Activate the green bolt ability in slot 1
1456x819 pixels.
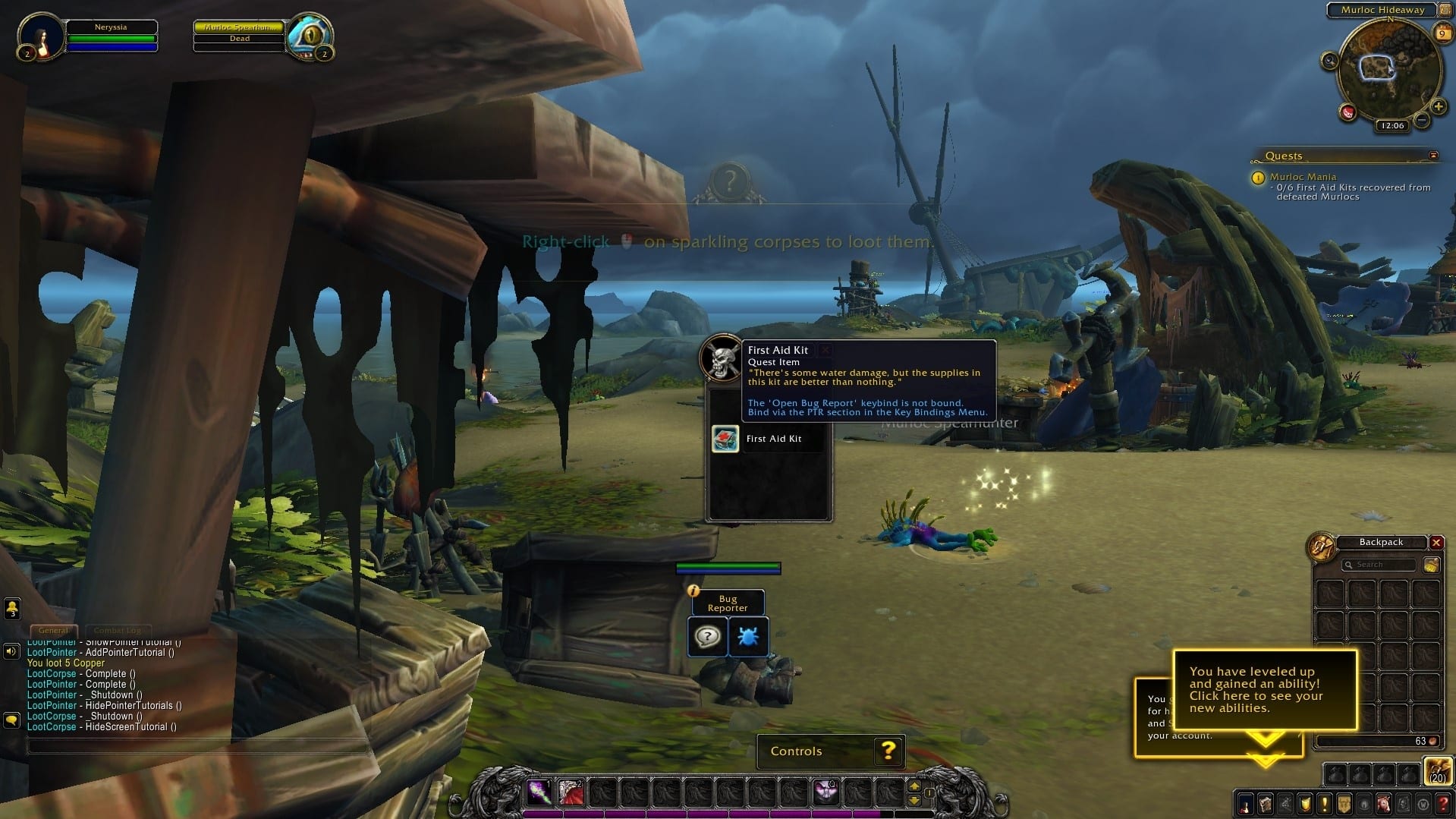coord(539,792)
